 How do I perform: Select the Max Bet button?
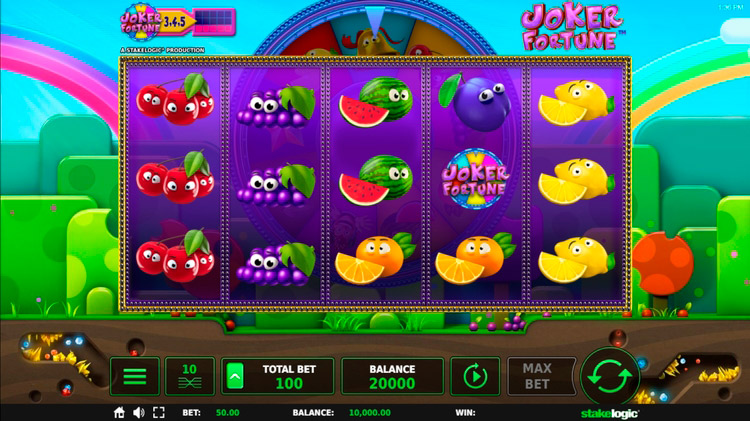pos(538,376)
